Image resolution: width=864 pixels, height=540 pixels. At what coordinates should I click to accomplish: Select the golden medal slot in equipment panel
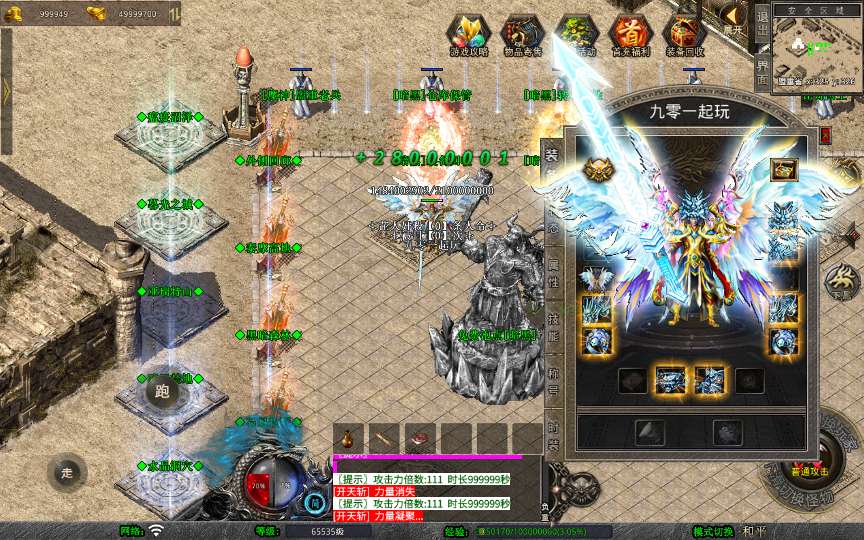[599, 170]
